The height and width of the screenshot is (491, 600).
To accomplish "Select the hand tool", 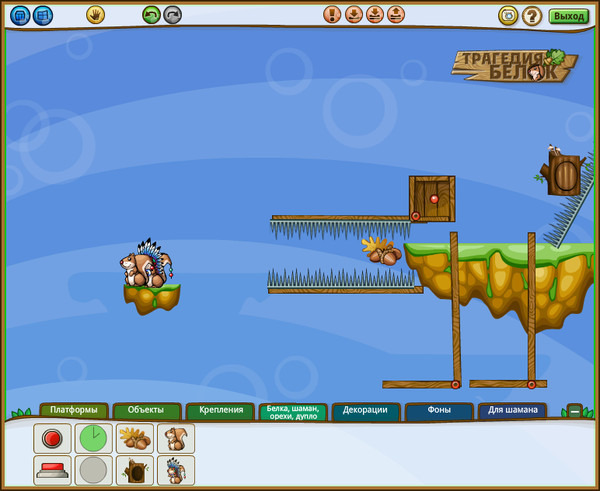I will pyautogui.click(x=95, y=15).
